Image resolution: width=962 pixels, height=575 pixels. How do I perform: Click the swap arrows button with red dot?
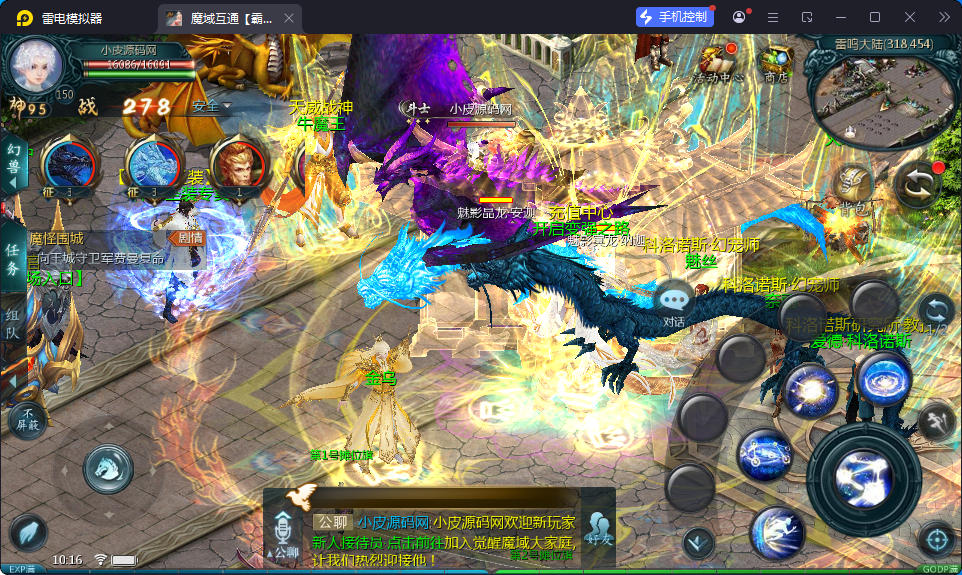918,184
